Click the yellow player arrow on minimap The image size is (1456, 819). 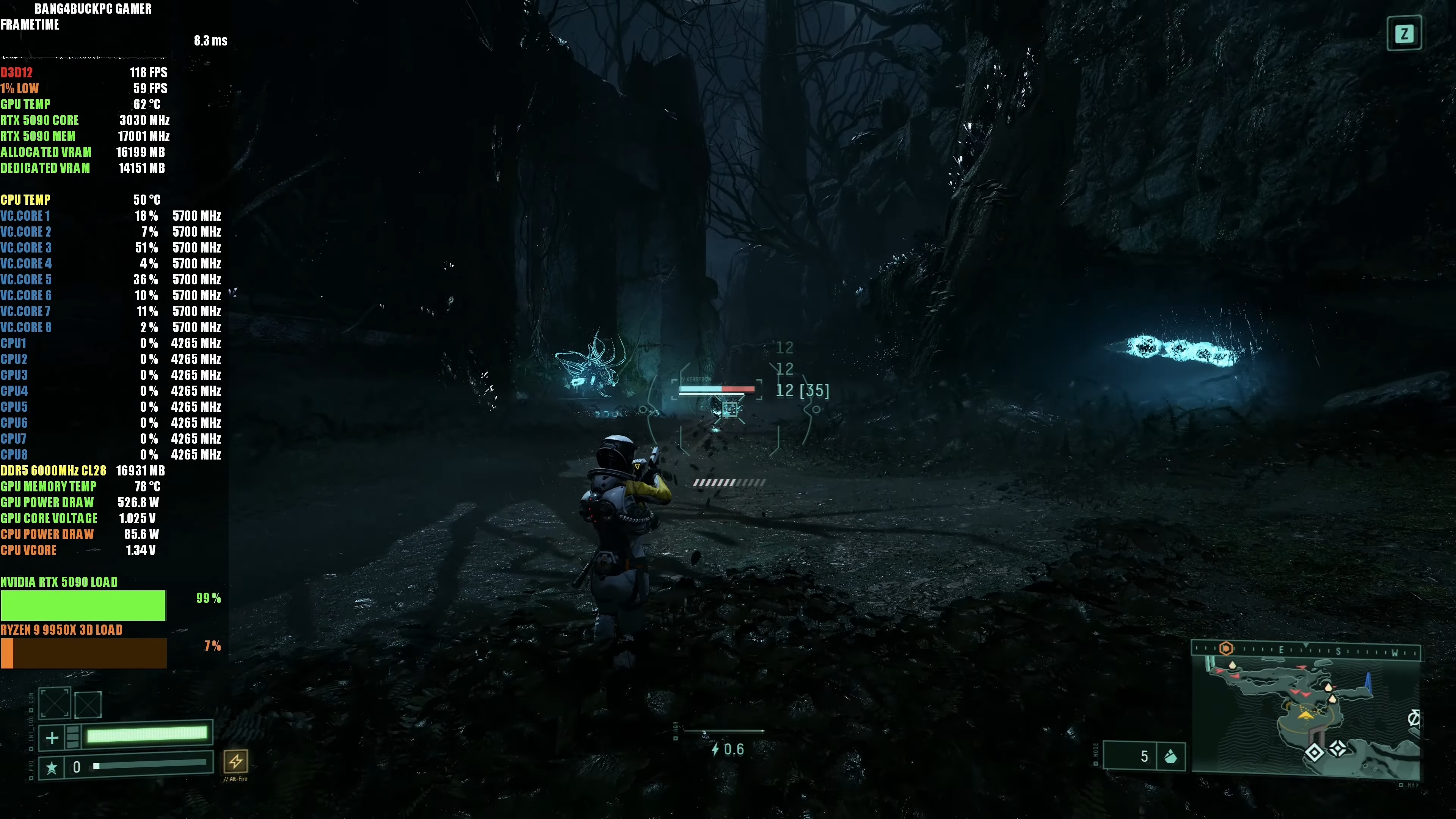tap(1305, 715)
